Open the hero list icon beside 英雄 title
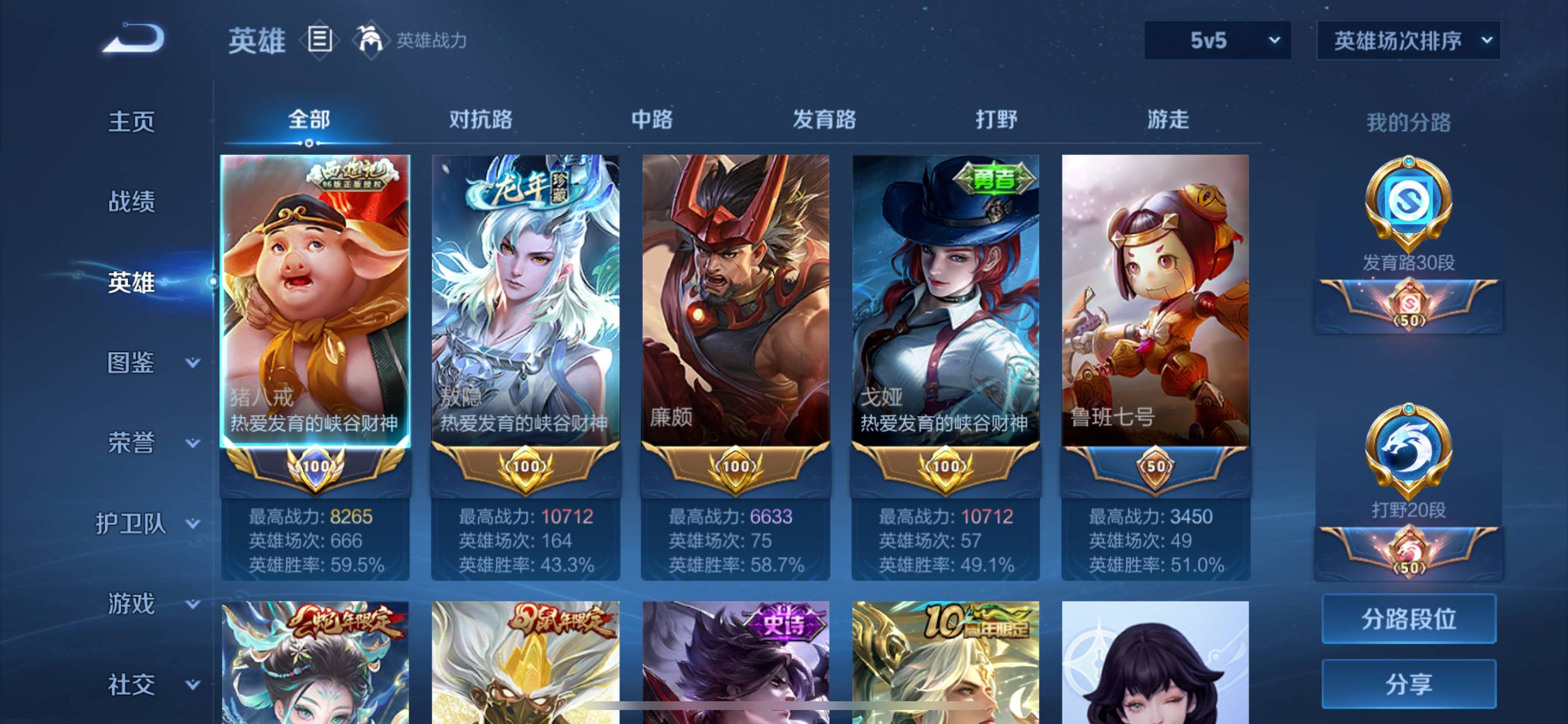 click(319, 40)
